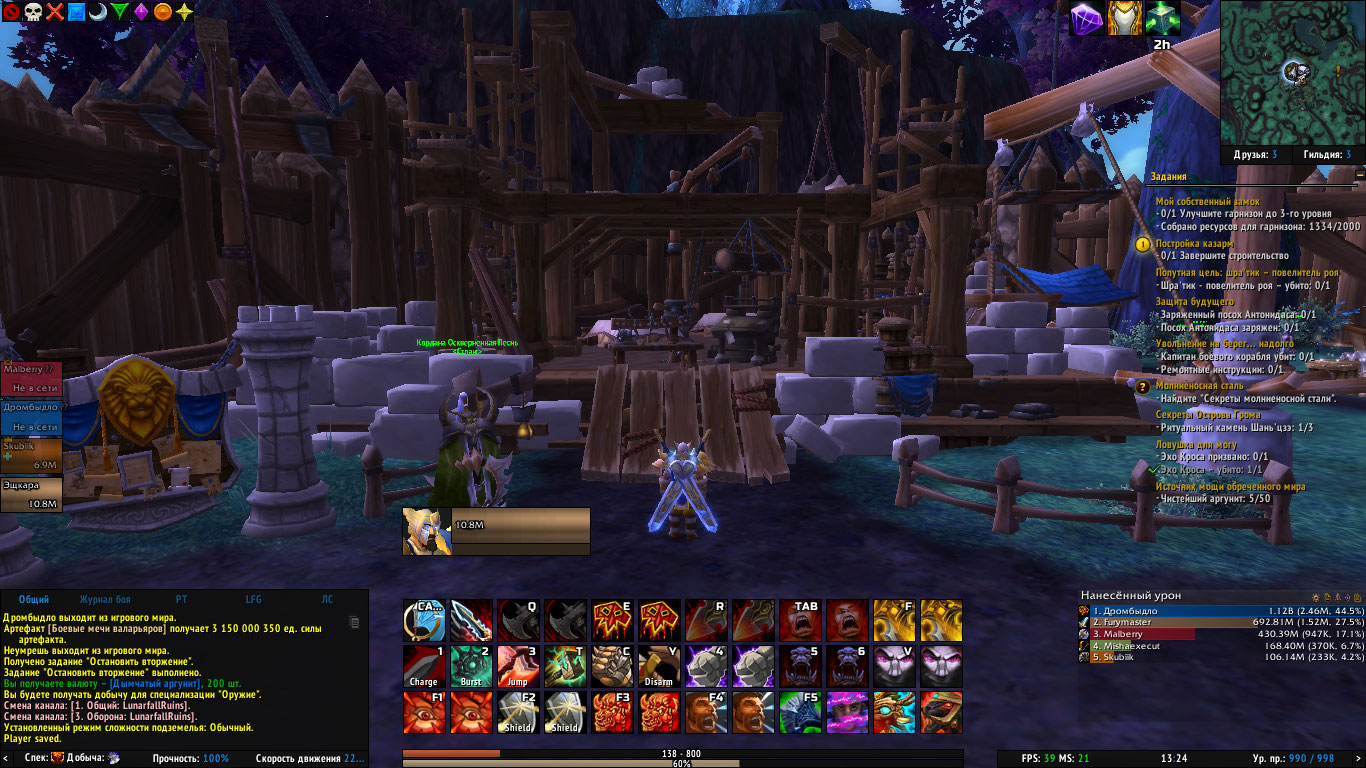Cast the Disarm ability

pos(659,666)
